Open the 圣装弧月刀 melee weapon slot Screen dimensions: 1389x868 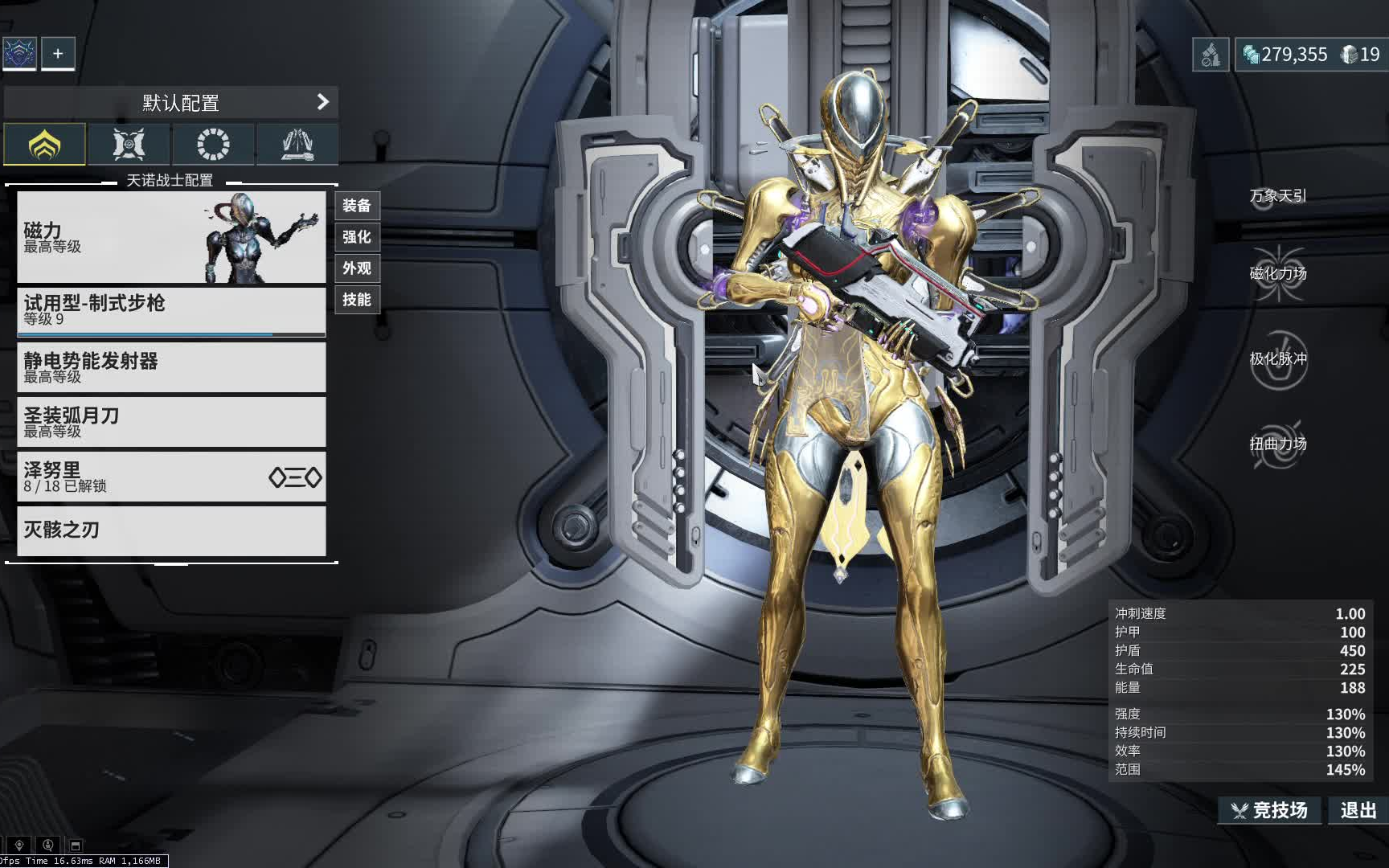(x=171, y=422)
